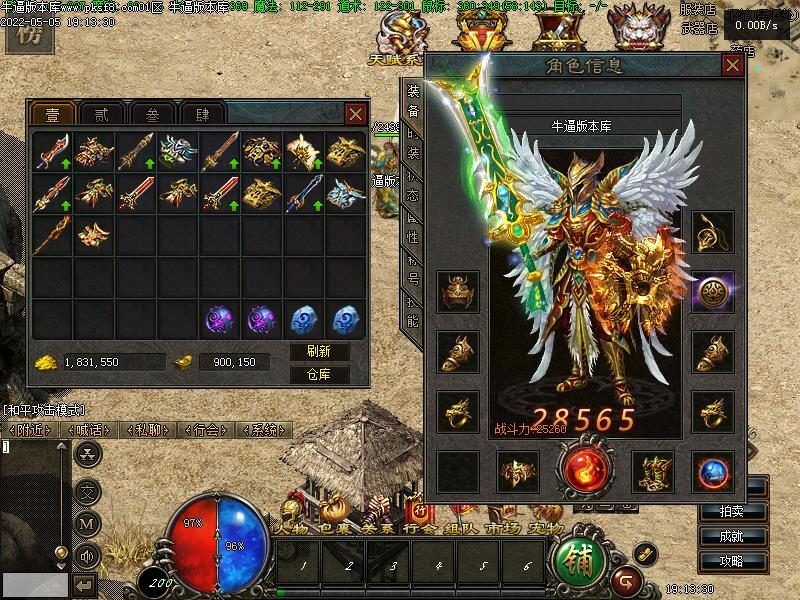The height and width of the screenshot is (600, 800).
Task: Select the blue orb equipment slot
Action: 712,471
